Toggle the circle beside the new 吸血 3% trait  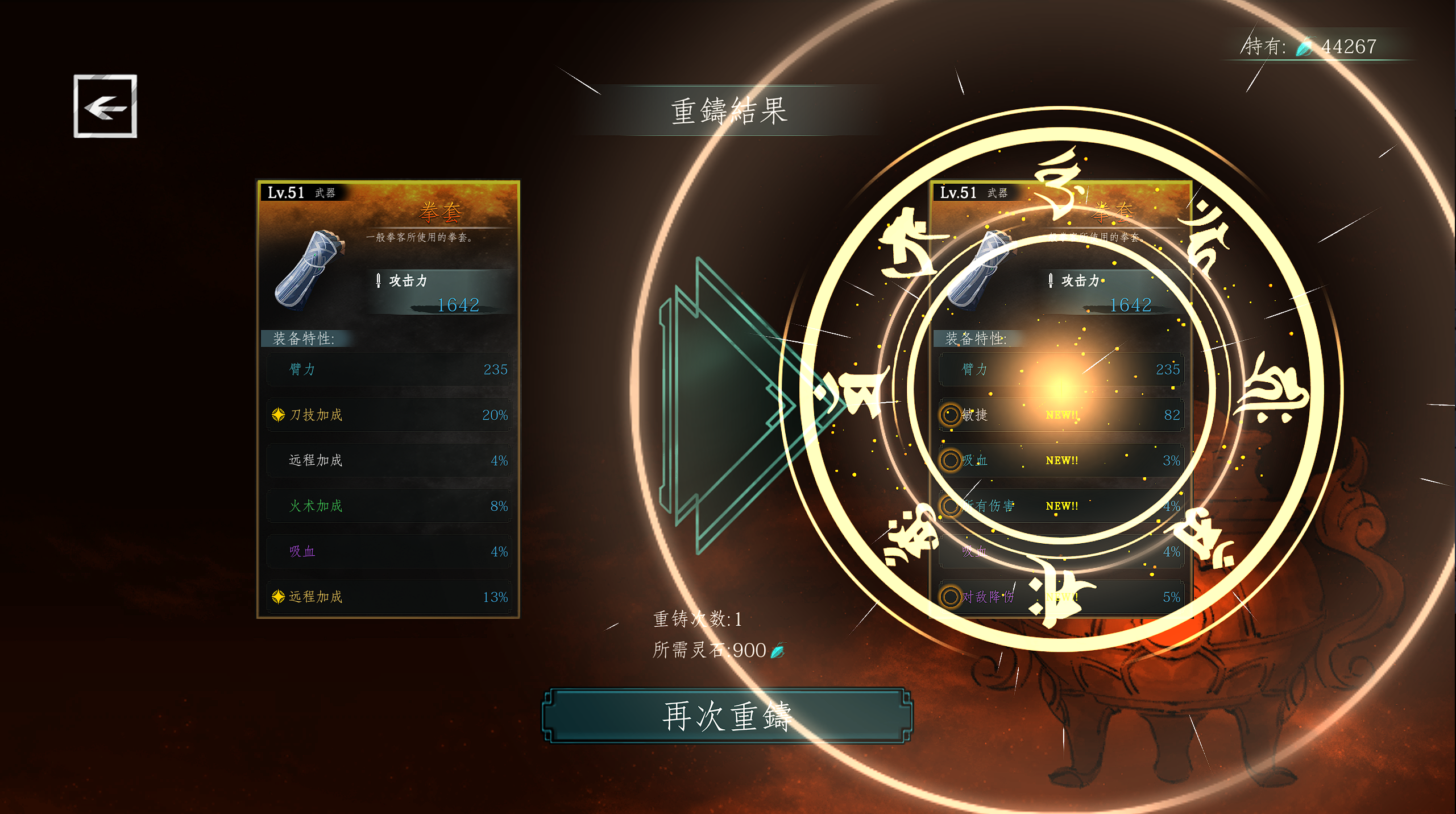click(950, 460)
